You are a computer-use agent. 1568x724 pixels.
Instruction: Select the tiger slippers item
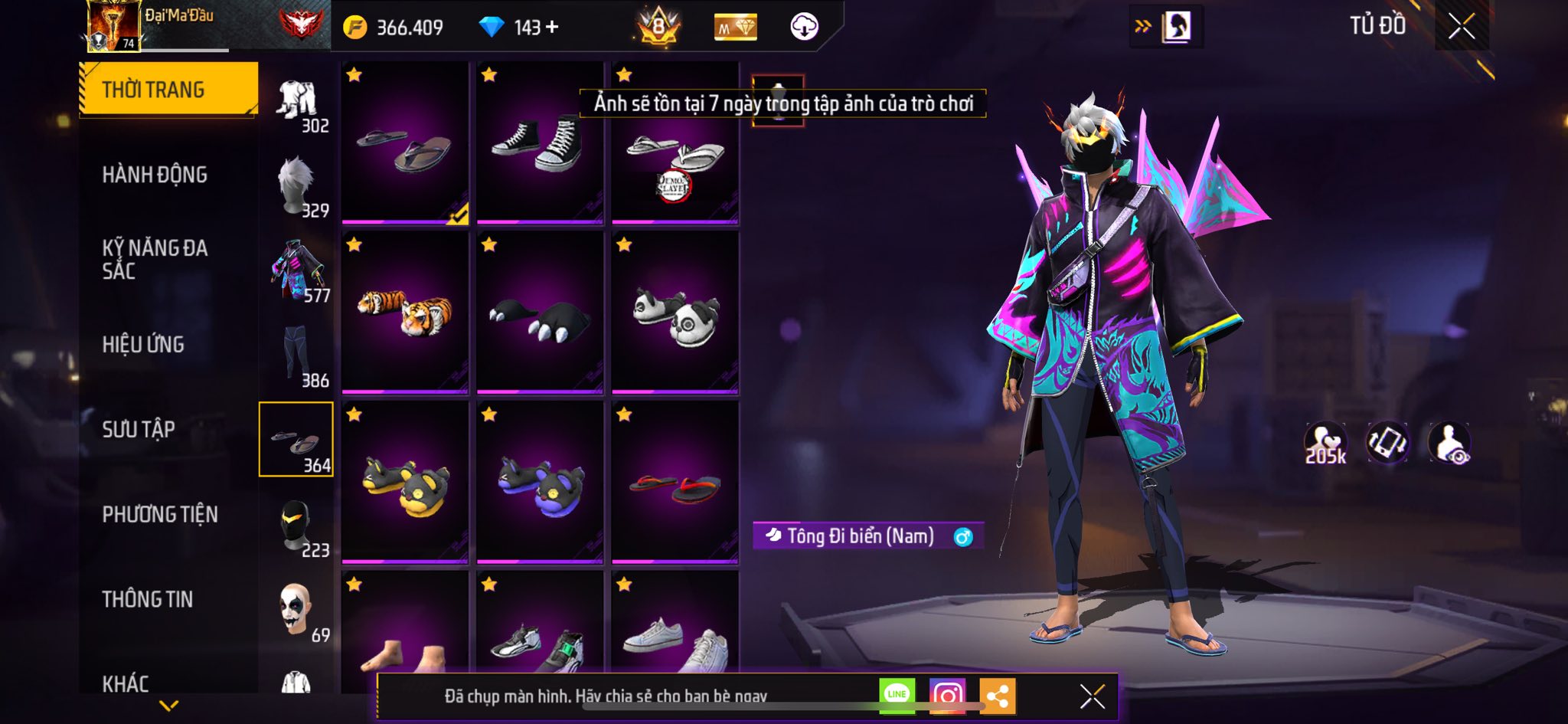point(405,312)
